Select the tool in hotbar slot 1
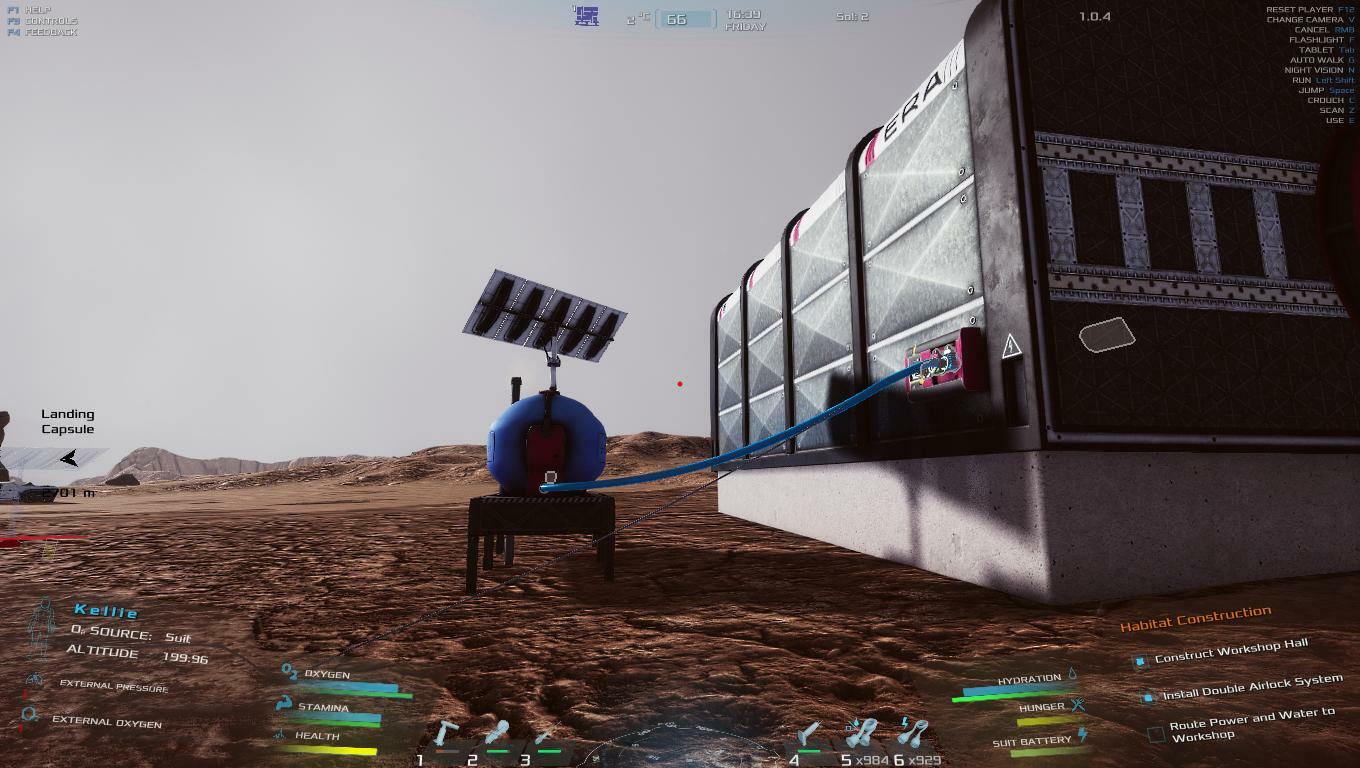 [446, 737]
